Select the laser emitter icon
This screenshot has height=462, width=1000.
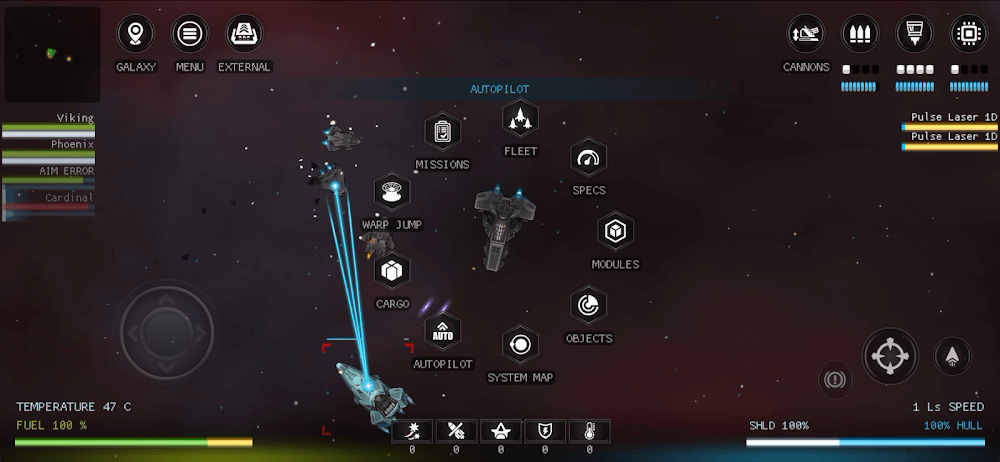coord(914,33)
